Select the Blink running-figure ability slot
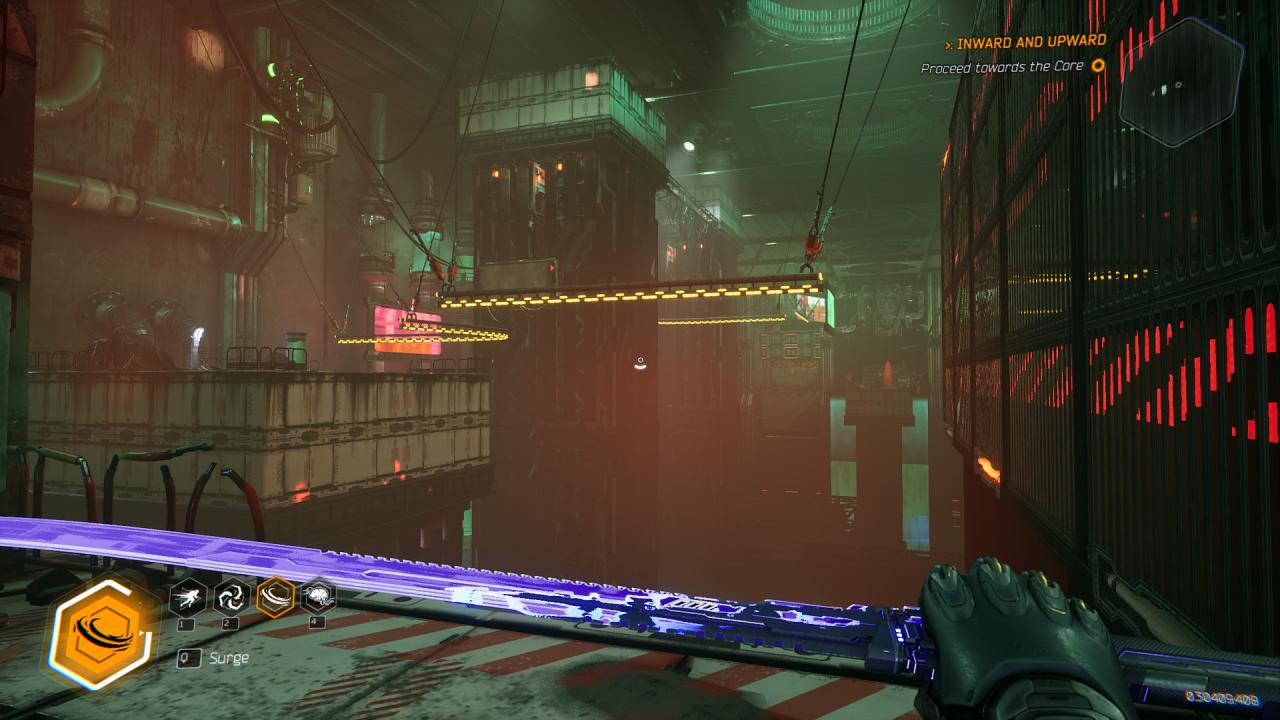1280x720 pixels. coord(188,598)
